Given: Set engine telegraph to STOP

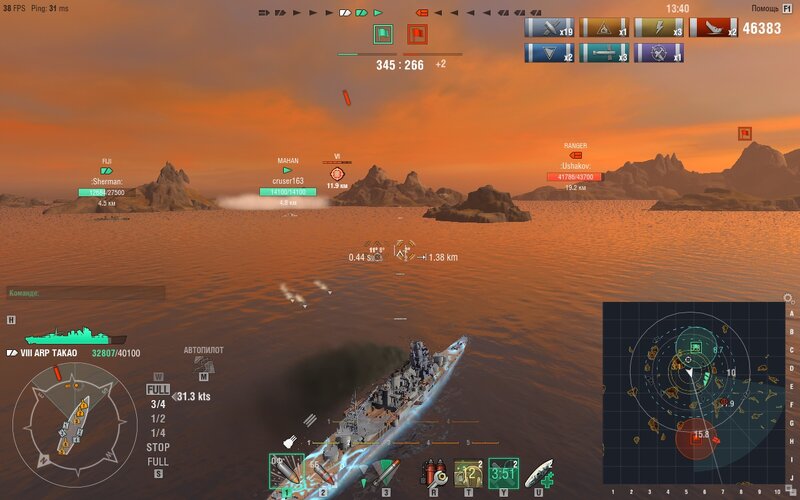Looking at the screenshot, I should [x=158, y=447].
